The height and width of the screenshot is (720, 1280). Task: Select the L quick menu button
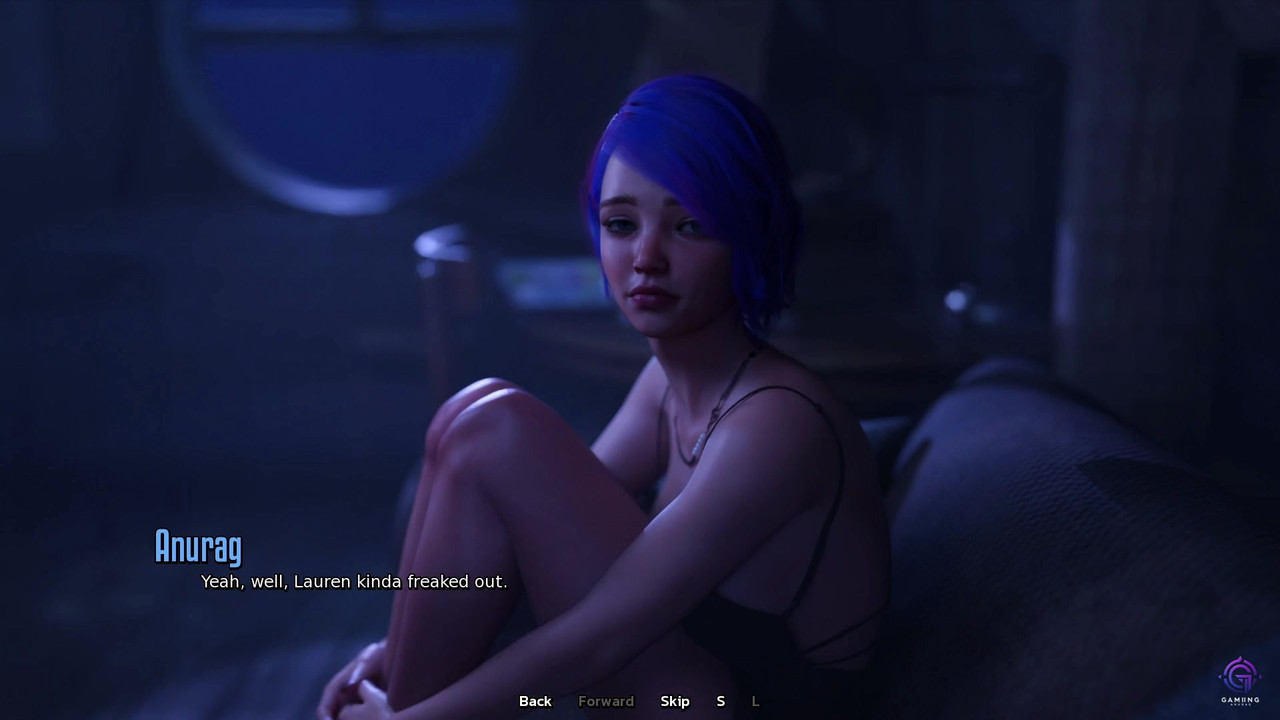(x=755, y=701)
